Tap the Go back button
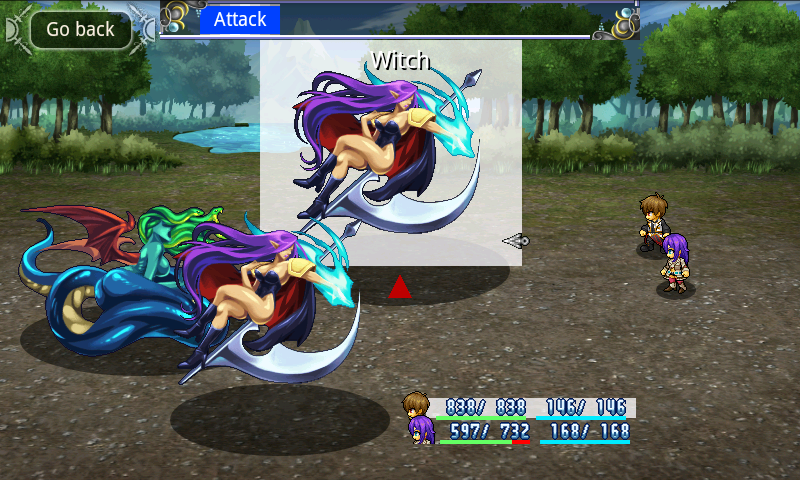This screenshot has height=480, width=800. point(80,29)
